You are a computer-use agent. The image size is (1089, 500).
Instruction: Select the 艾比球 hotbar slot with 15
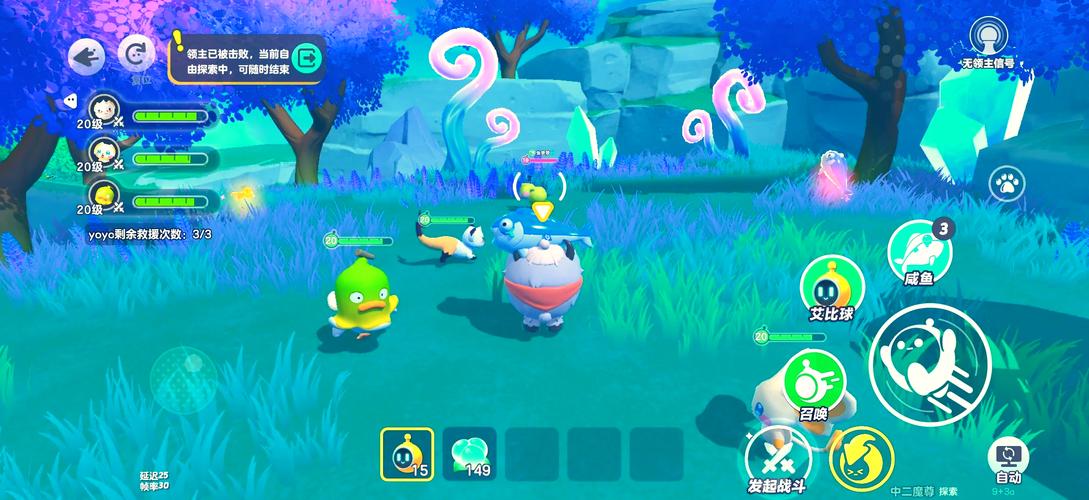(407, 452)
